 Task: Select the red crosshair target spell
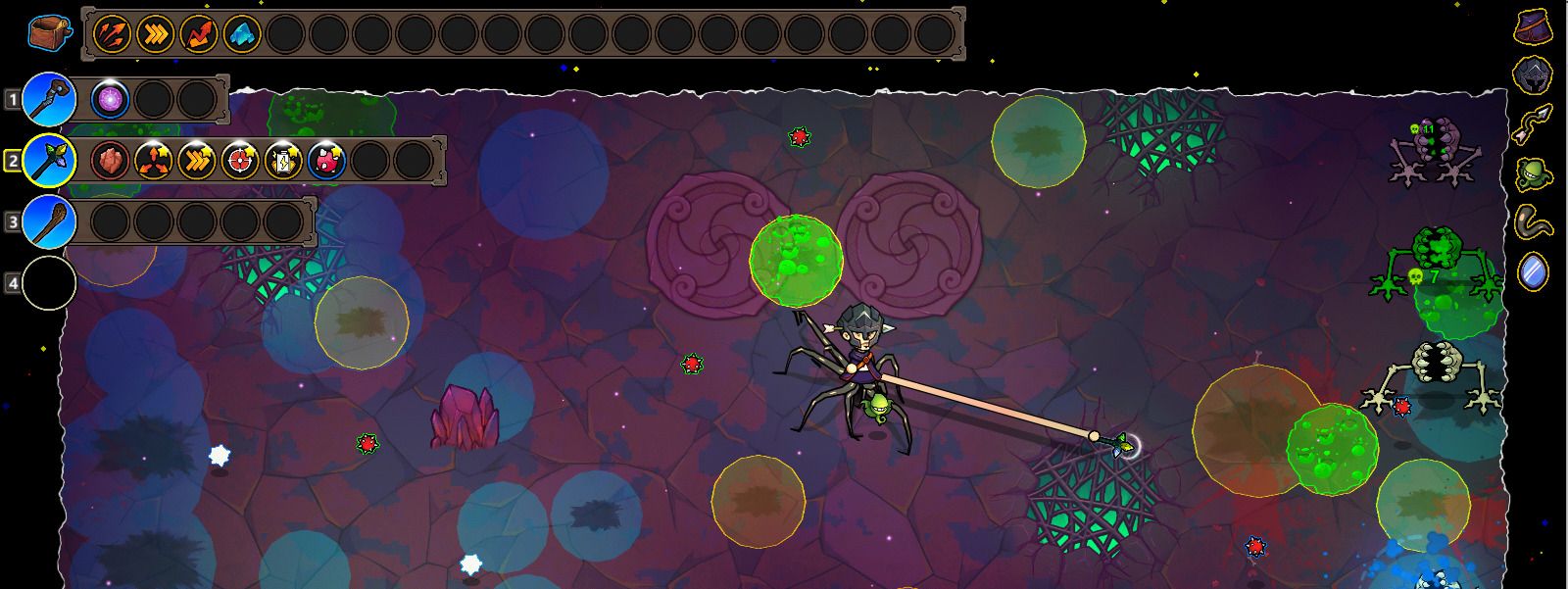click(240, 160)
